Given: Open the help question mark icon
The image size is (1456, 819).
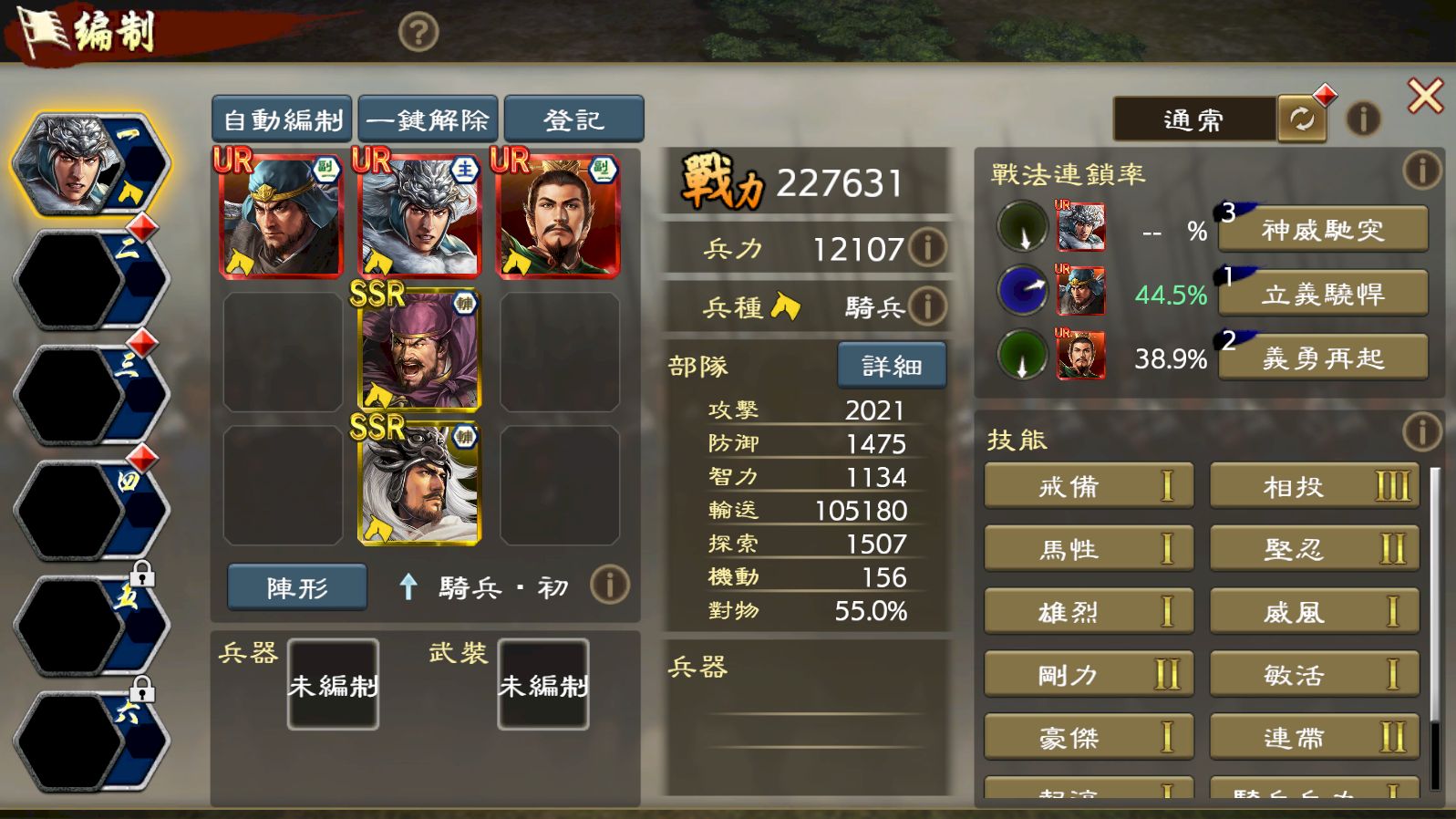Looking at the screenshot, I should coord(418,33).
